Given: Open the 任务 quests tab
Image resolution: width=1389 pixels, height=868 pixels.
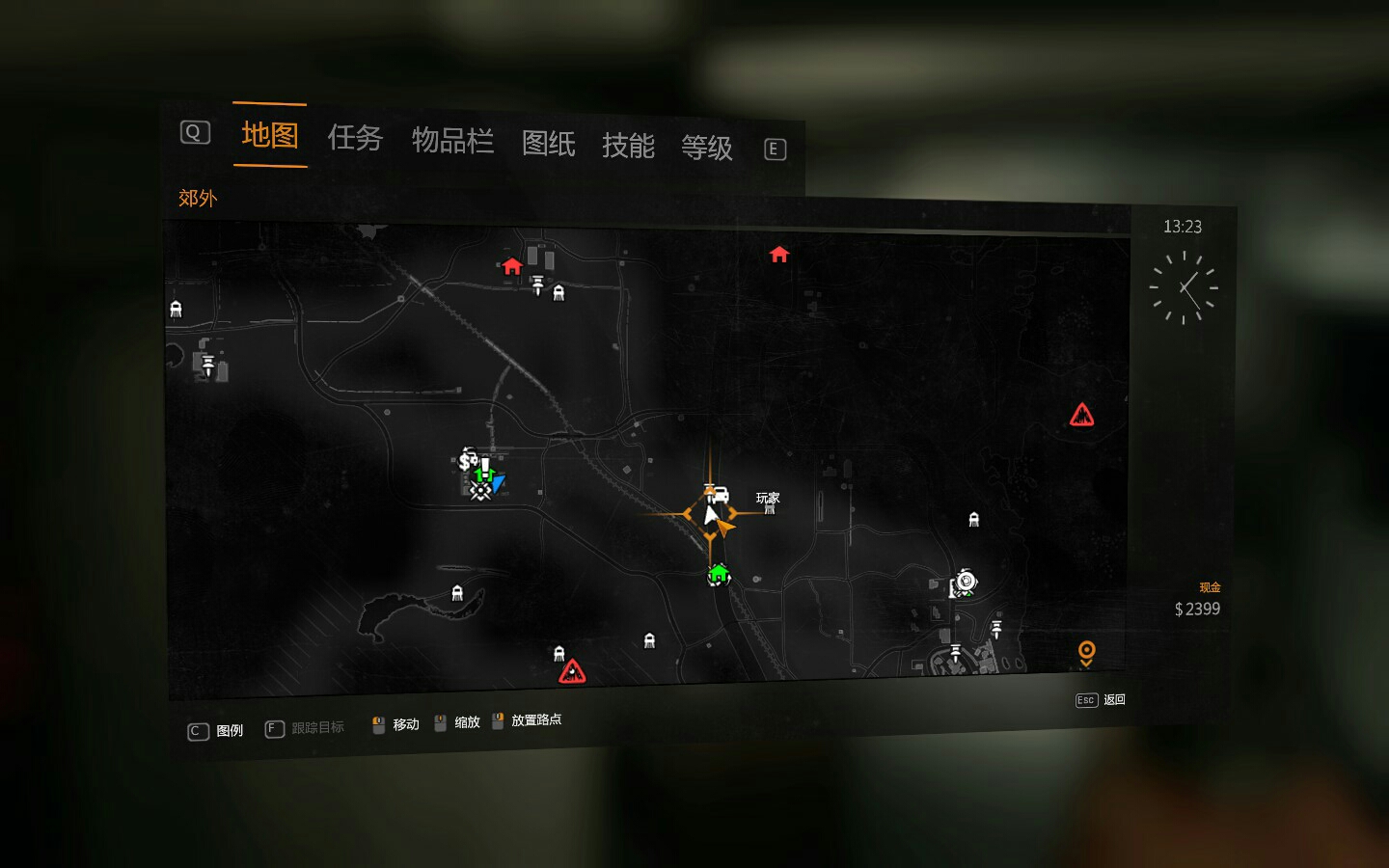Looking at the screenshot, I should [355, 139].
